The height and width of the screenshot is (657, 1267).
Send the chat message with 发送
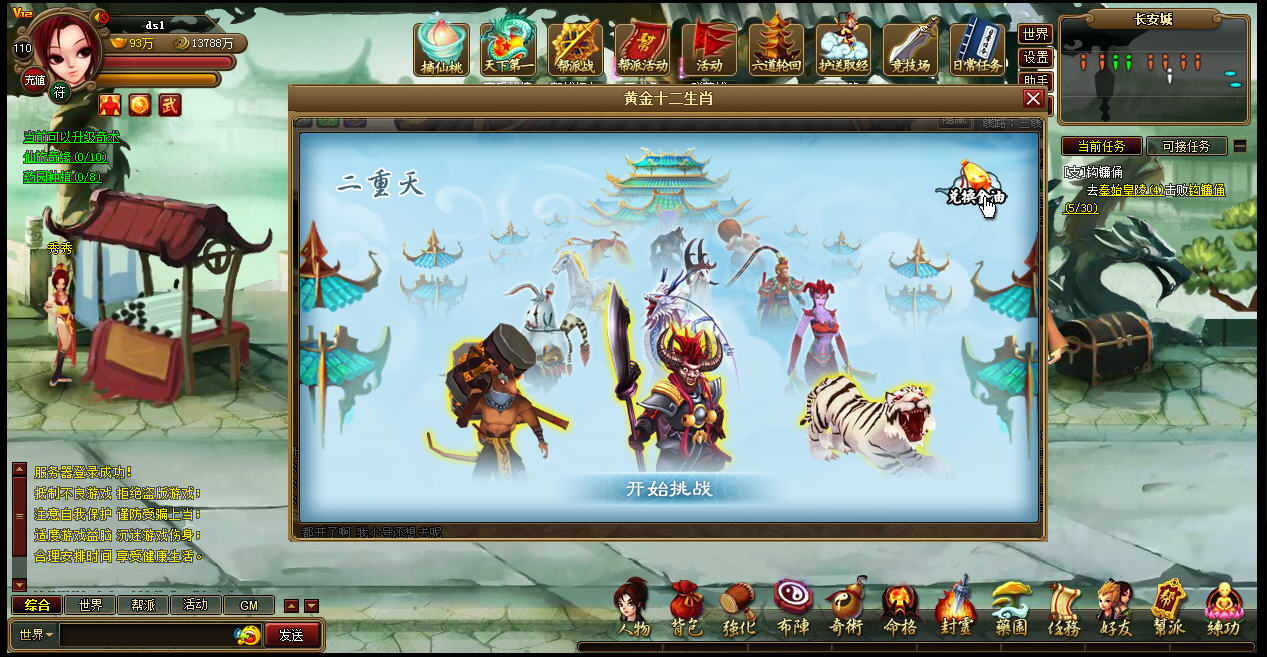(x=292, y=635)
